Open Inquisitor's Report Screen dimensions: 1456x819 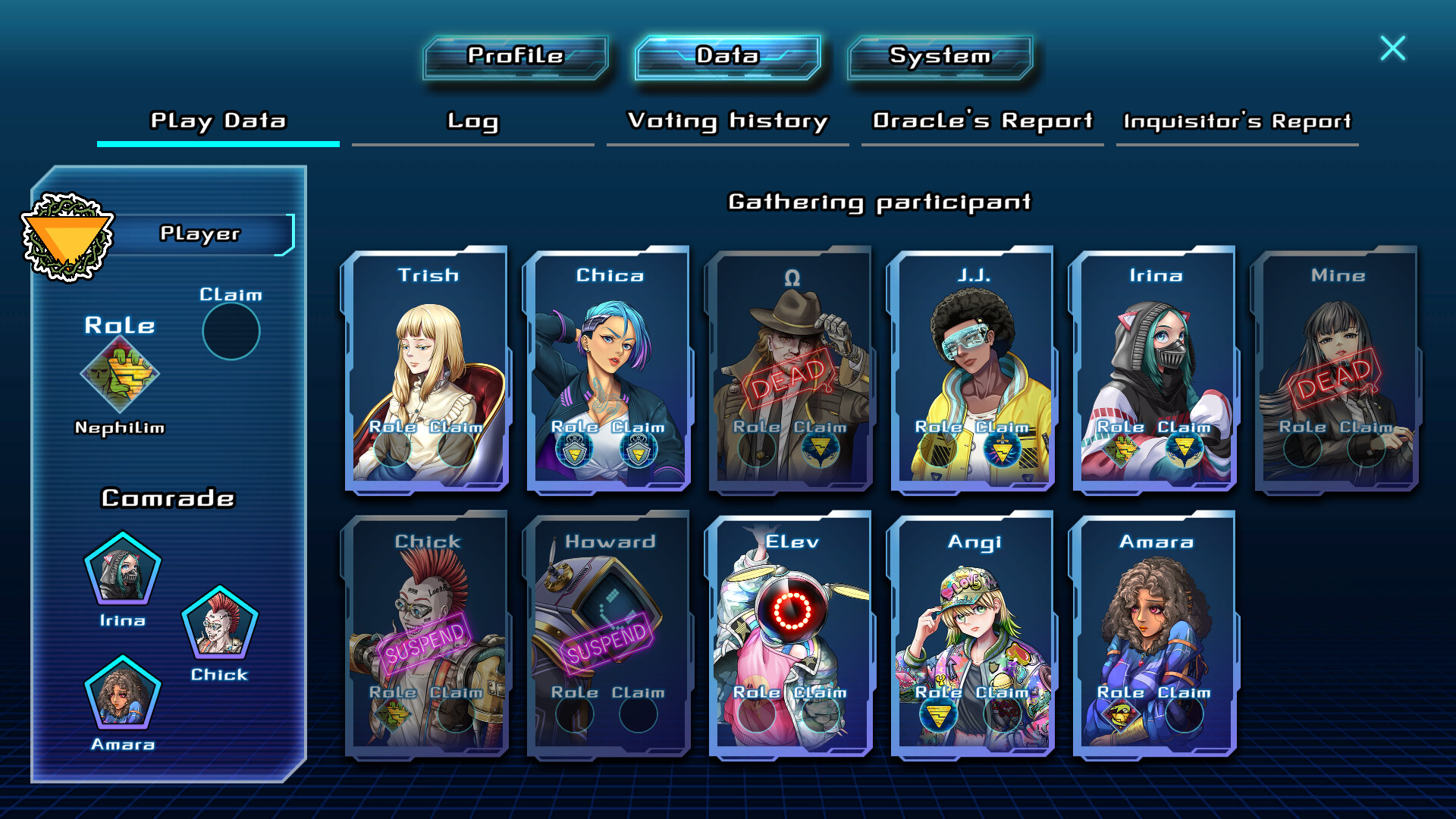tap(1237, 121)
